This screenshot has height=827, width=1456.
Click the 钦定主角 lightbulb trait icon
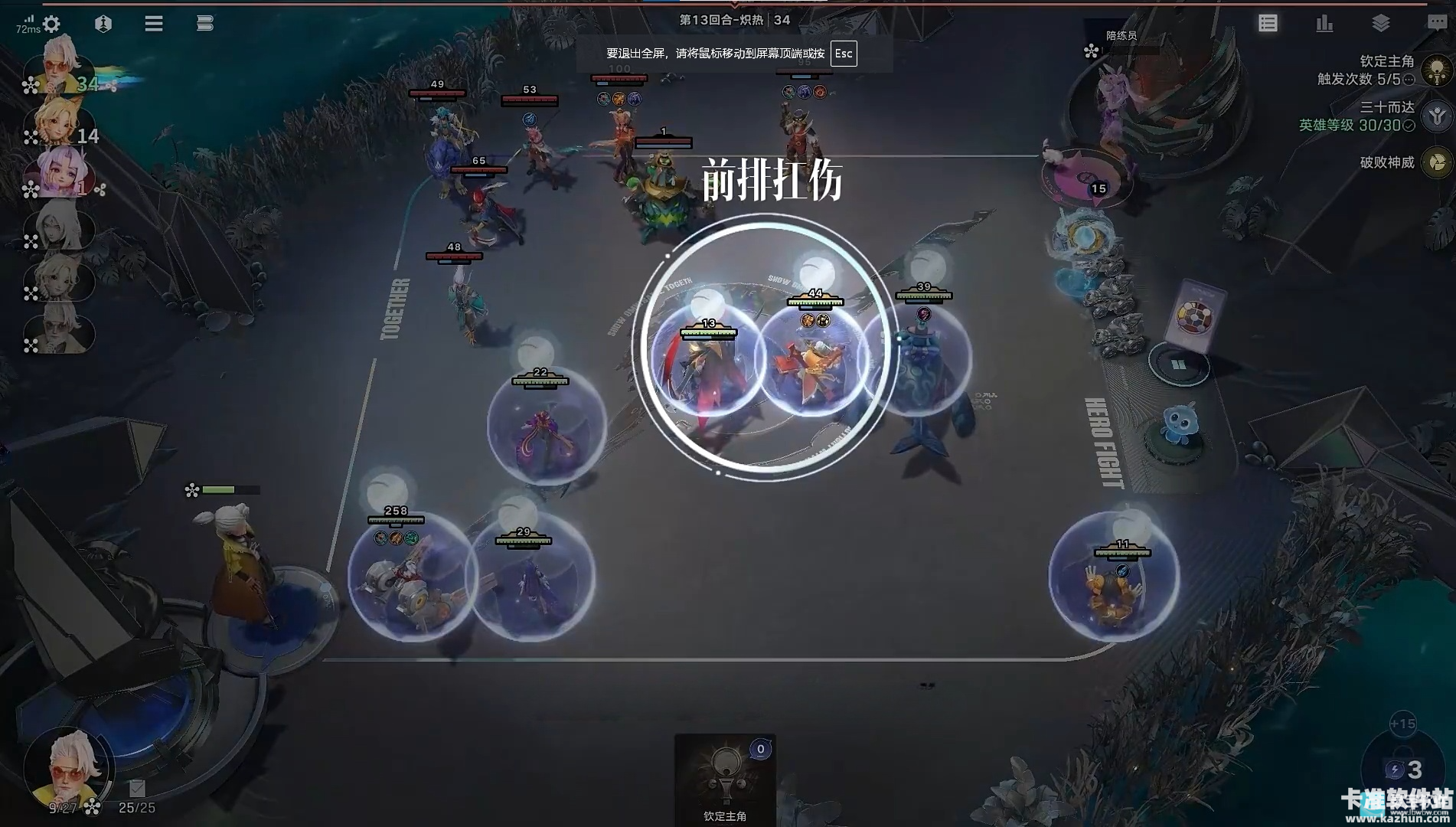tap(1437, 70)
